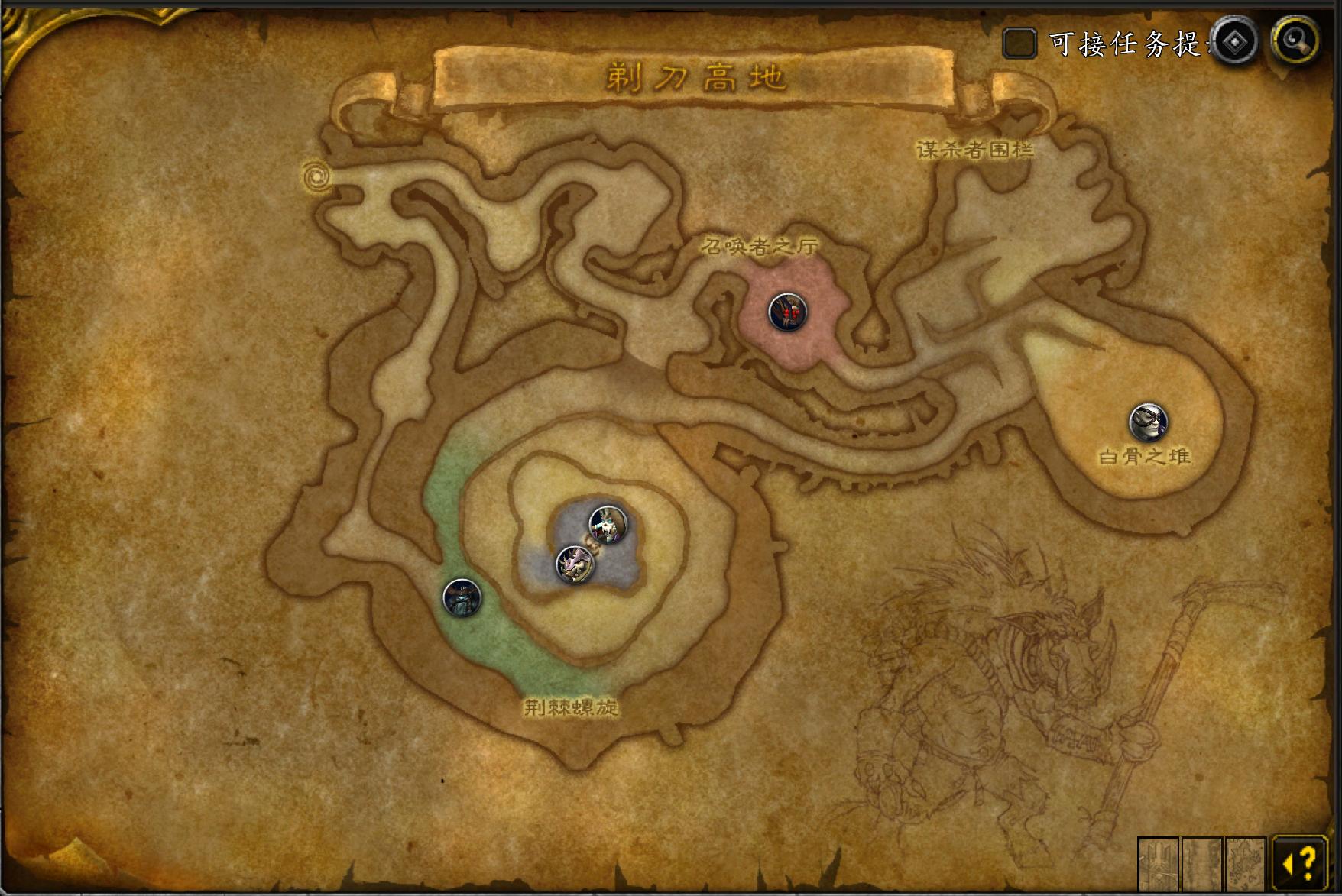Select the boss portrait on the green path
The height and width of the screenshot is (896, 1342).
coord(462,597)
